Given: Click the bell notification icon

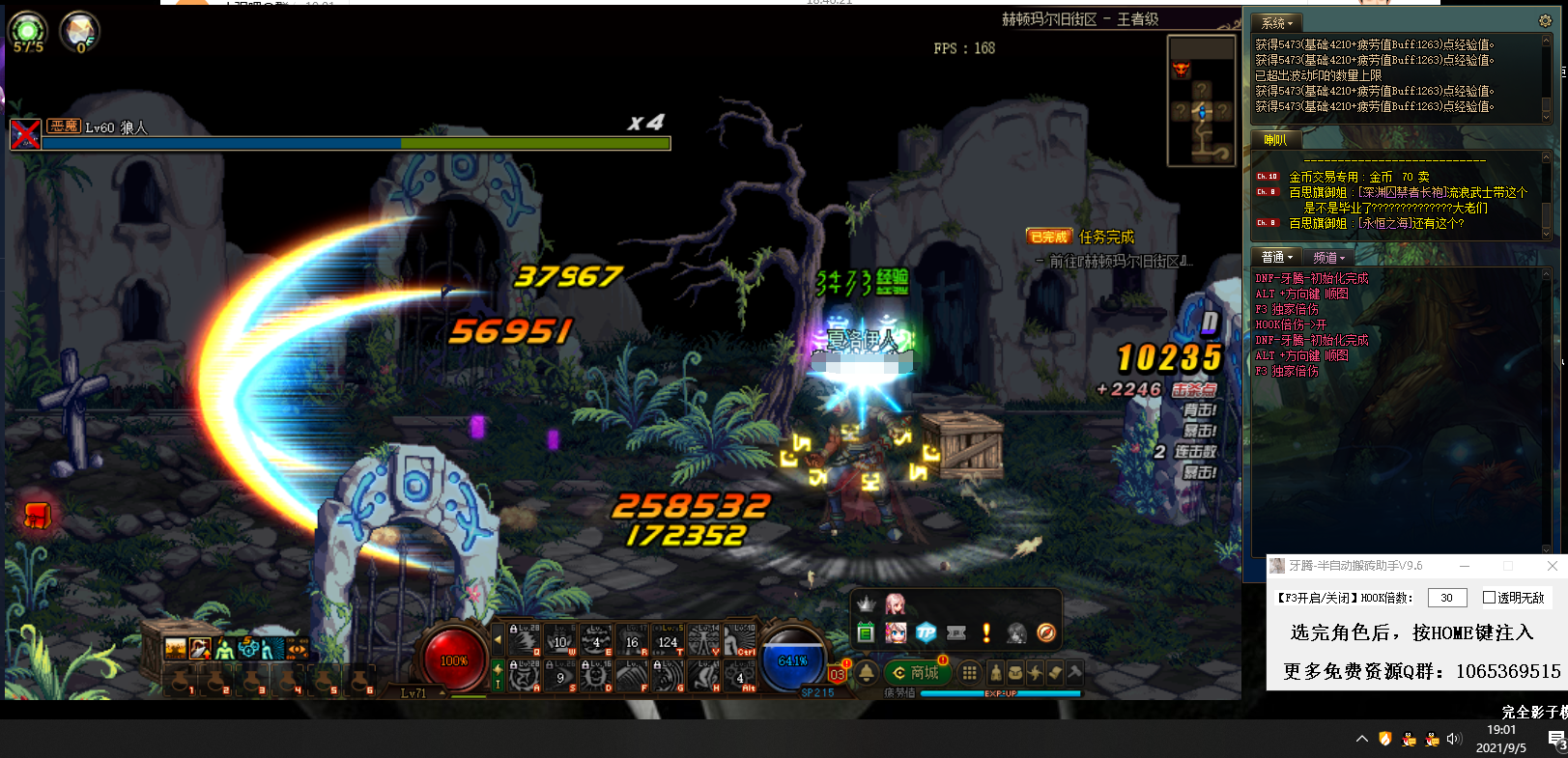Looking at the screenshot, I should pyautogui.click(x=866, y=673).
